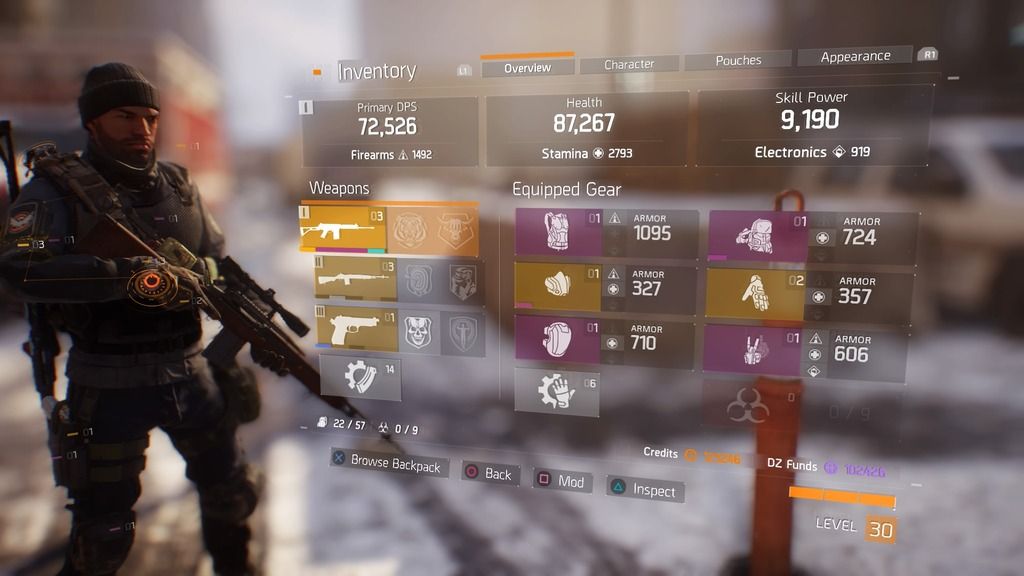Image resolution: width=1024 pixels, height=576 pixels.
Task: Click the Browse Backpack button
Action: pyautogui.click(x=387, y=463)
